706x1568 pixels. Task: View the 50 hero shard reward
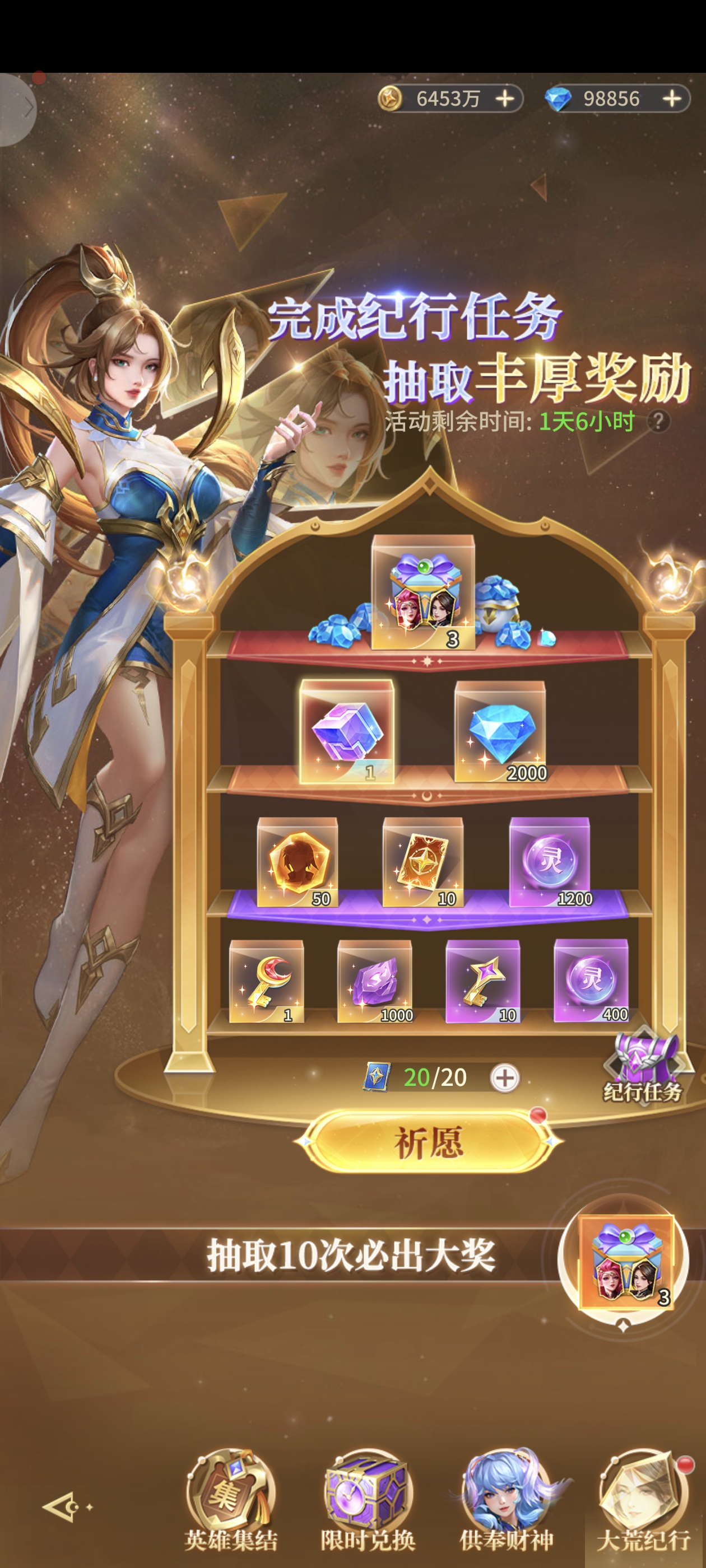(x=298, y=862)
